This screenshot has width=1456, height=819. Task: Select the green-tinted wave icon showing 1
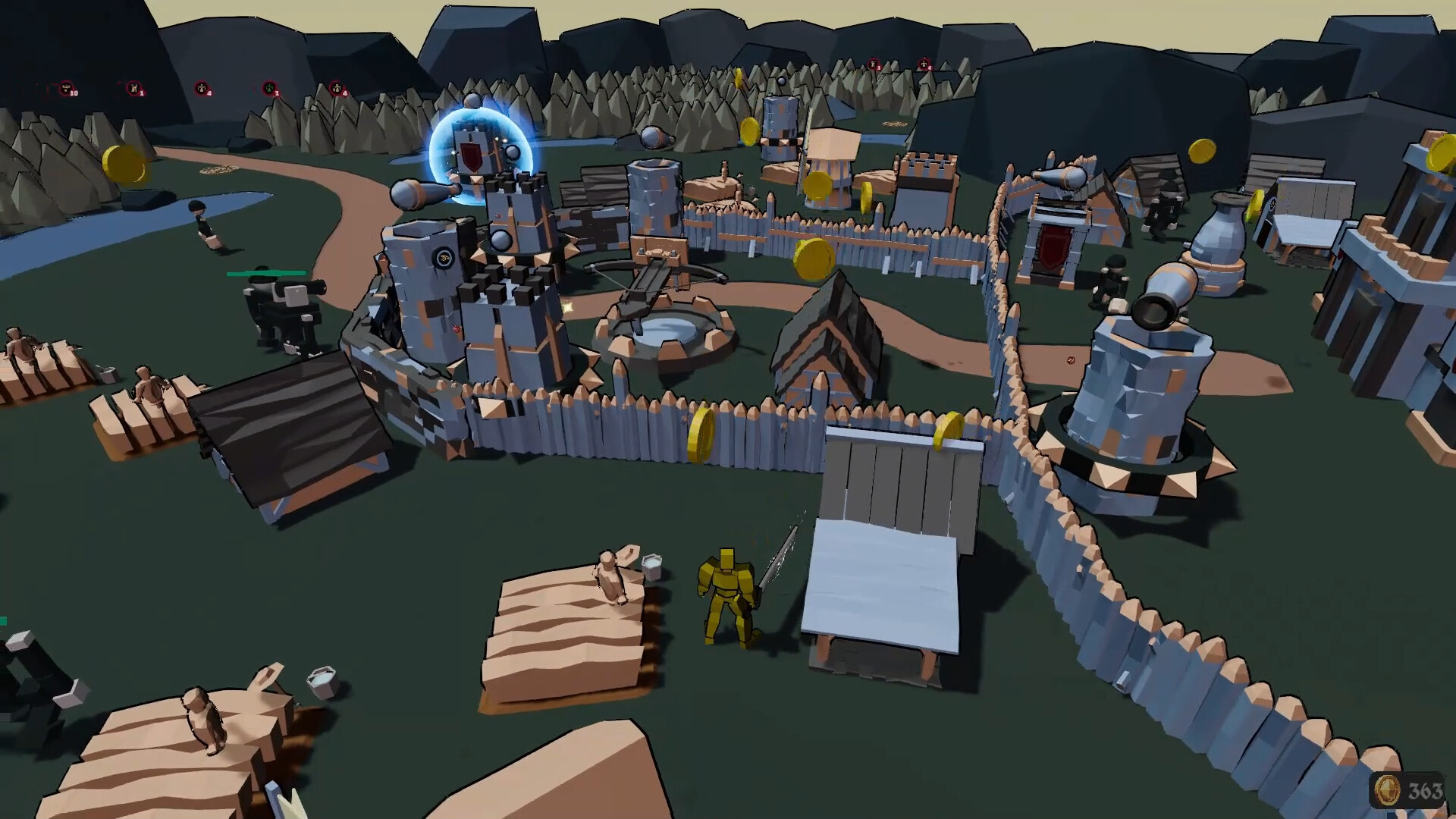270,89
